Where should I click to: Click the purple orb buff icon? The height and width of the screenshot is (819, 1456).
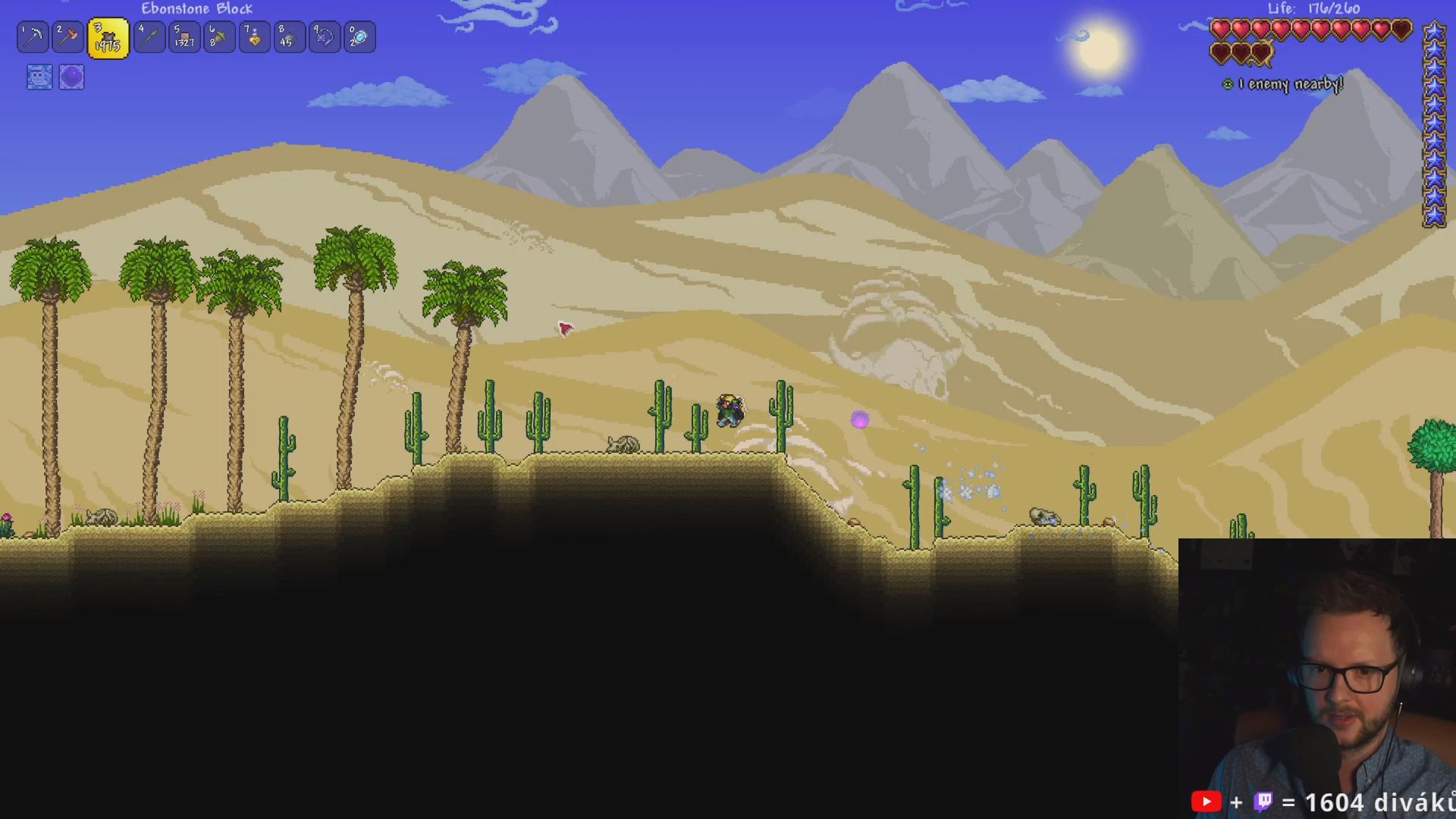click(71, 77)
